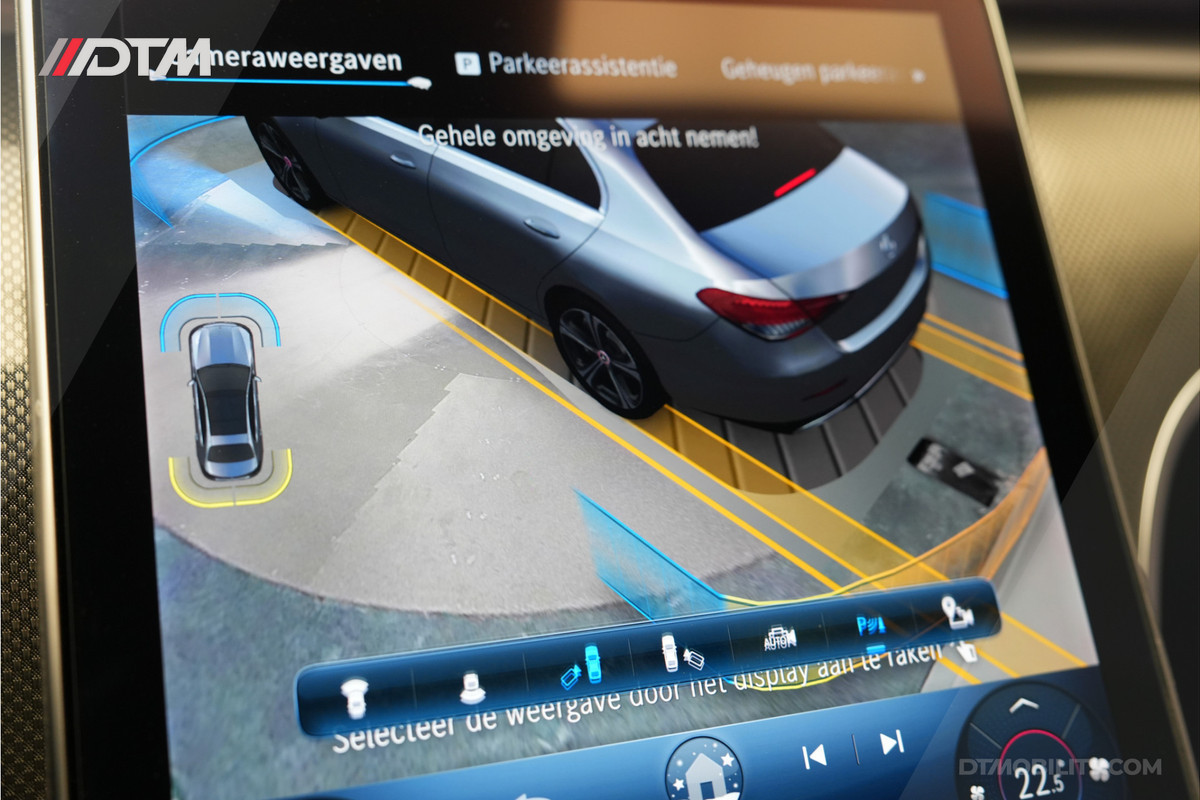Switch to the Parkeerassistentie tab
This screenshot has width=1200, height=800.
567,66
